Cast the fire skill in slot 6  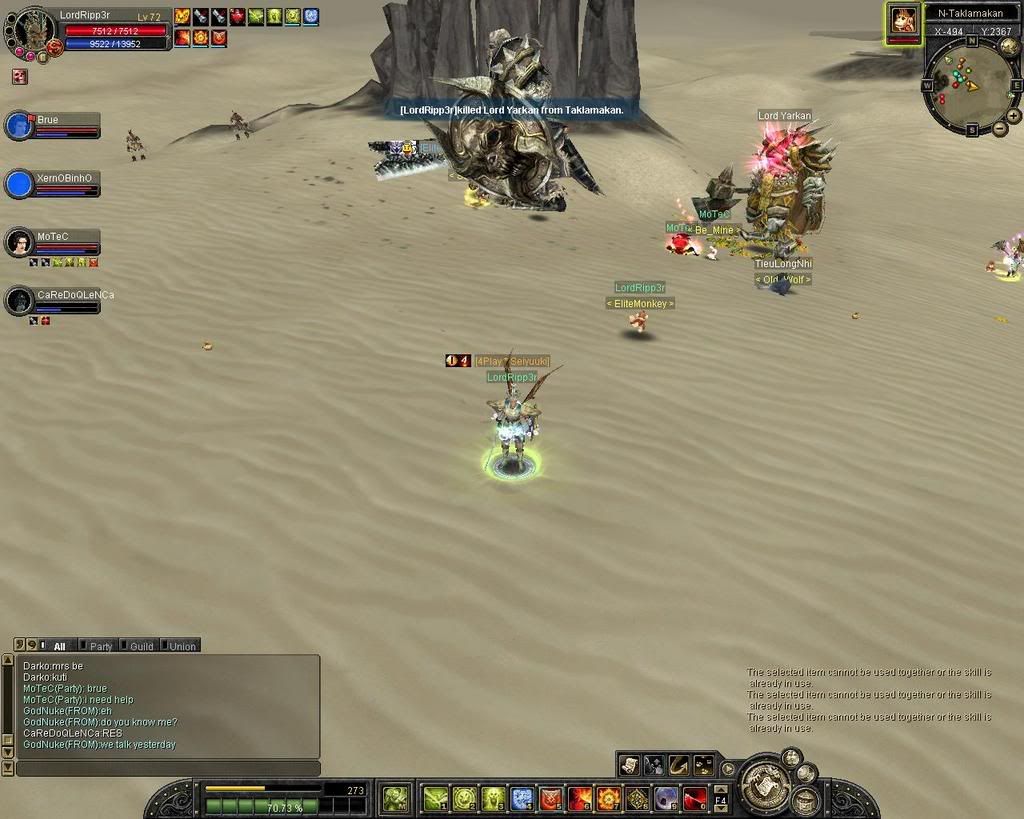580,798
